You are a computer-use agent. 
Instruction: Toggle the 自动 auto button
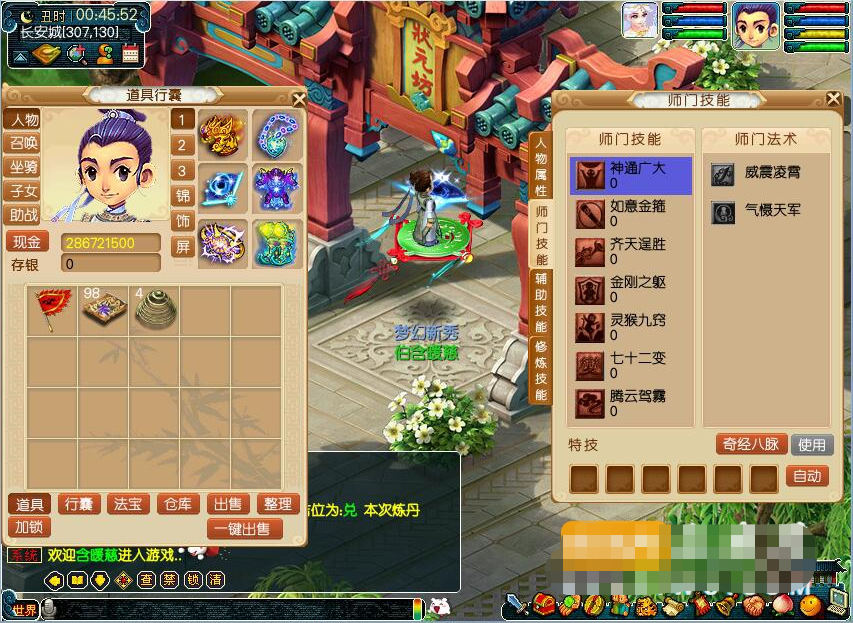pyautogui.click(x=807, y=477)
